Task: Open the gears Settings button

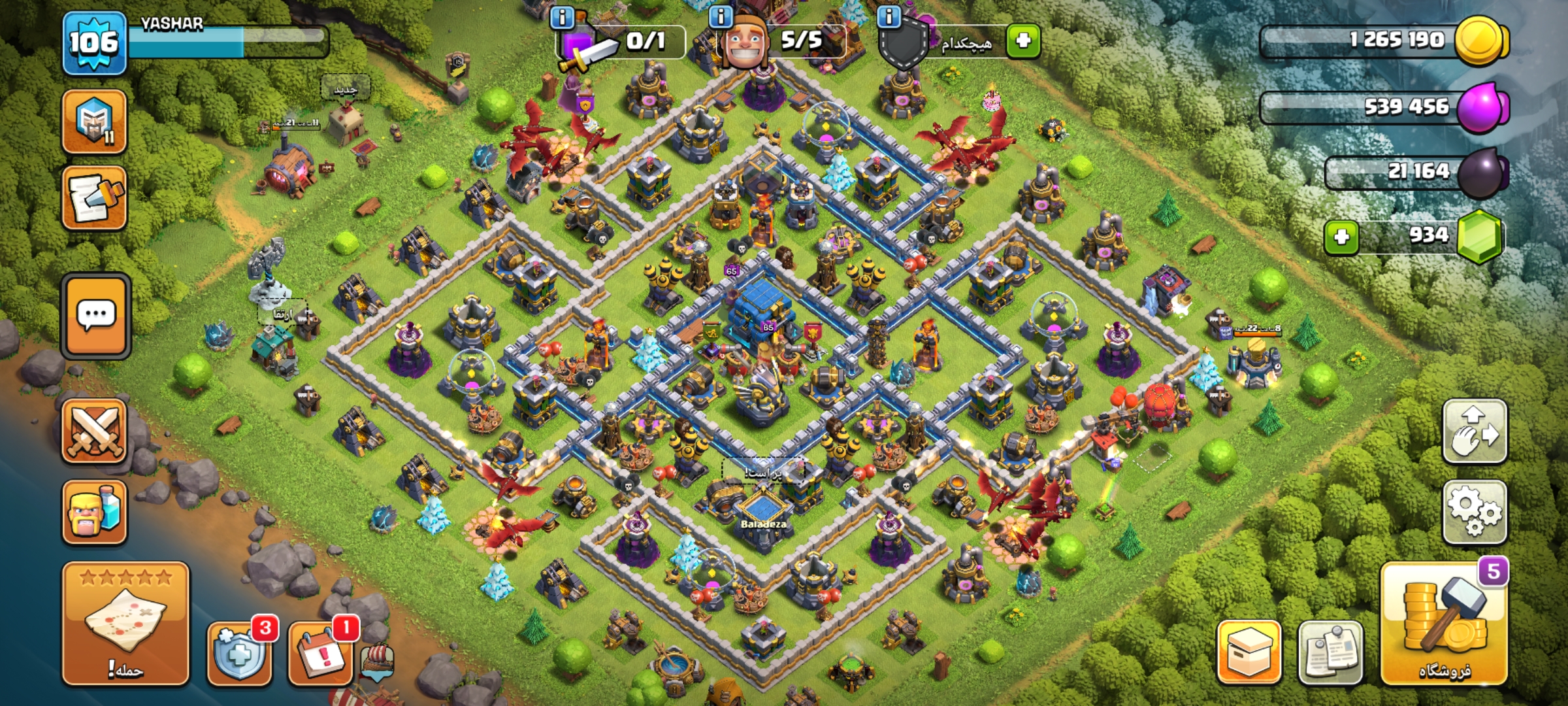Action: [1475, 512]
